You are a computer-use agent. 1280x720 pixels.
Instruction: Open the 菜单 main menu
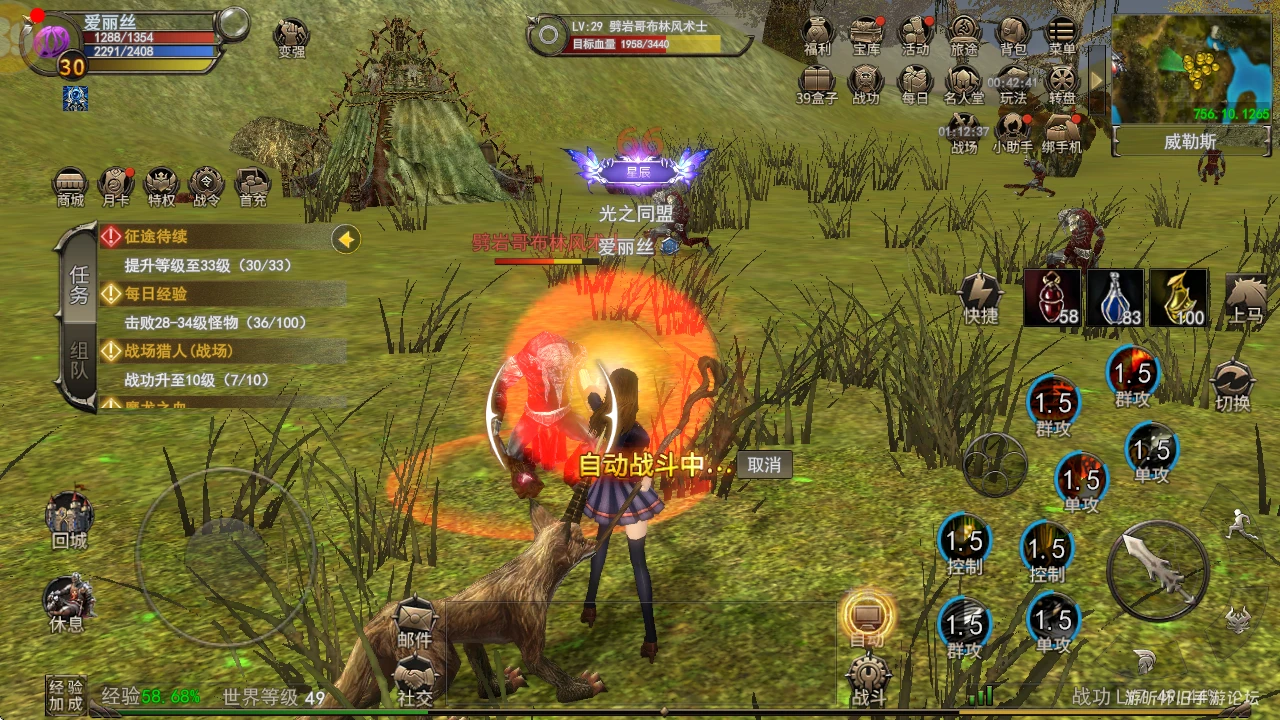1061,36
